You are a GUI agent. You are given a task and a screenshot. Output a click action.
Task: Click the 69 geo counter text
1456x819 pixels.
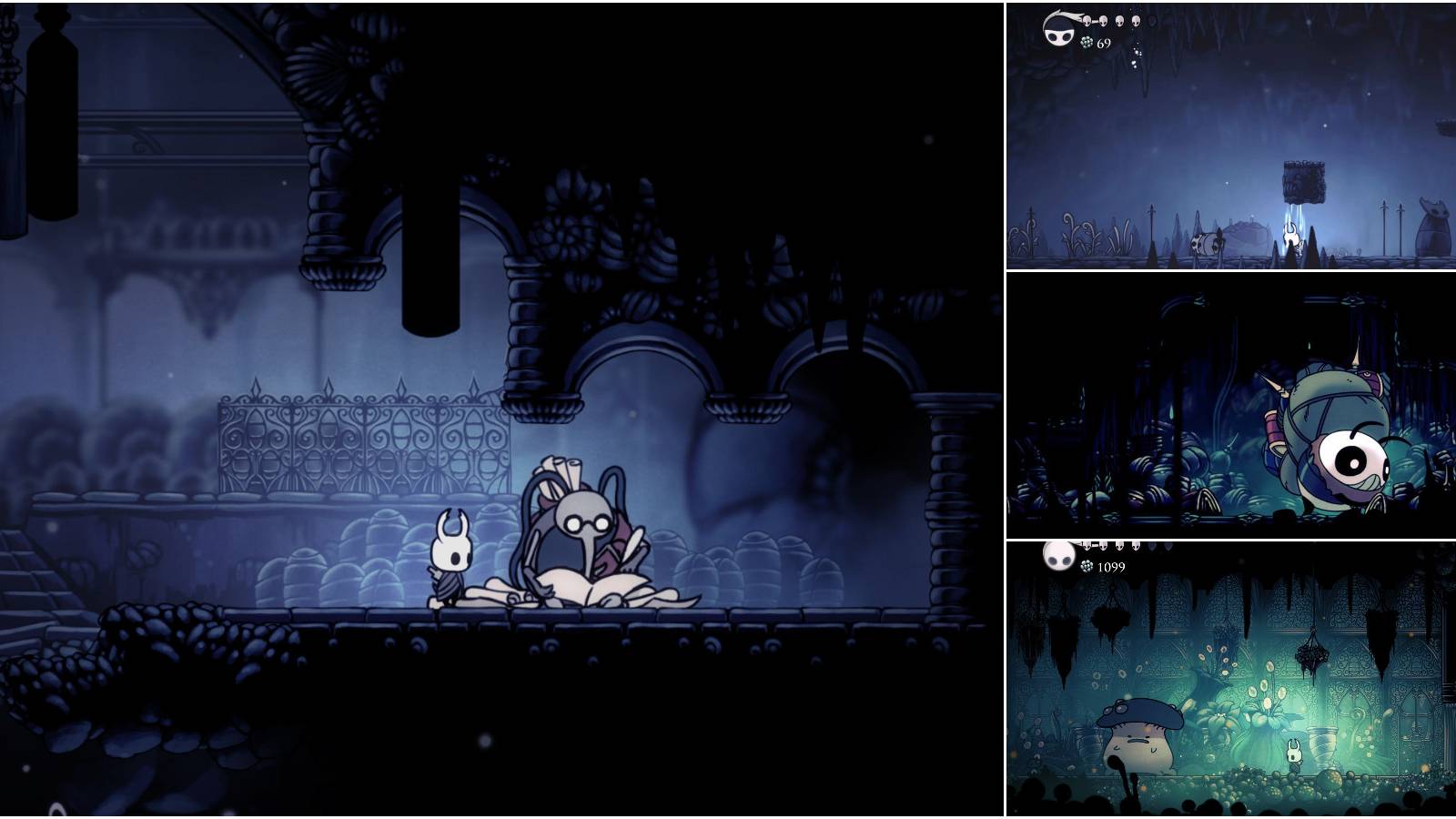1104,43
